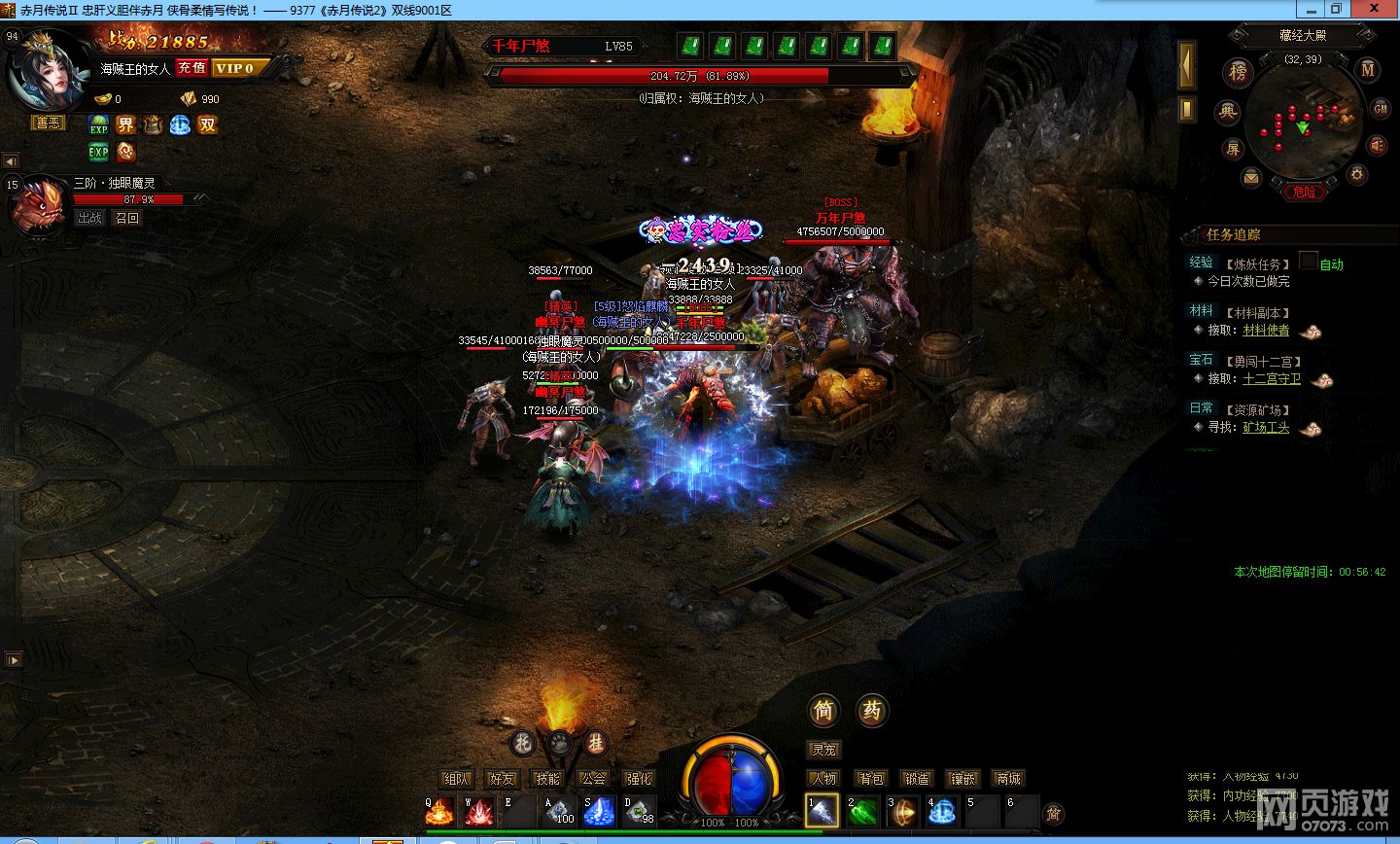
Task: Open the 组队 team menu
Action: pyautogui.click(x=456, y=778)
